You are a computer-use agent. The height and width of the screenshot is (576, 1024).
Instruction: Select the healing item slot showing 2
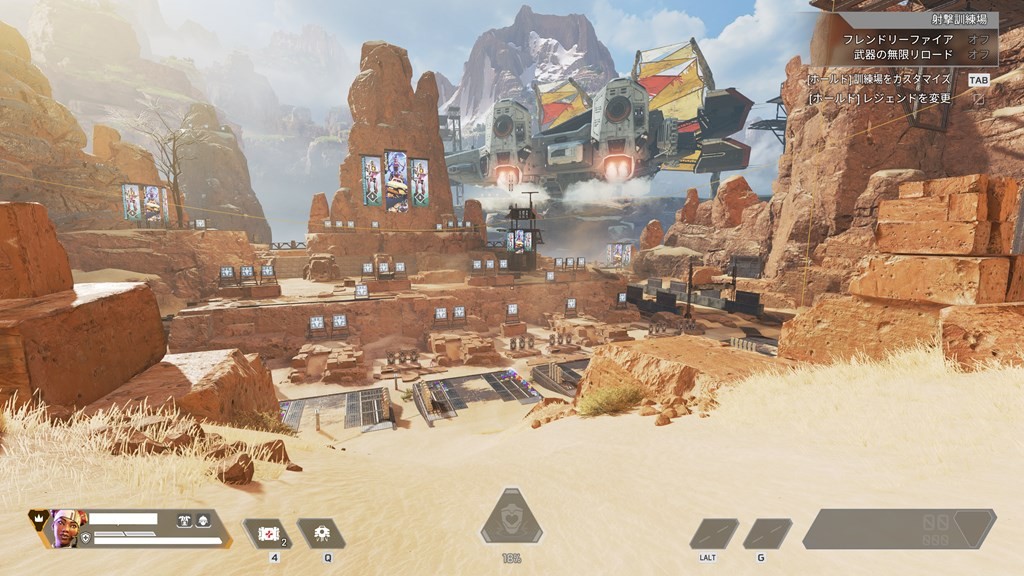click(x=267, y=533)
